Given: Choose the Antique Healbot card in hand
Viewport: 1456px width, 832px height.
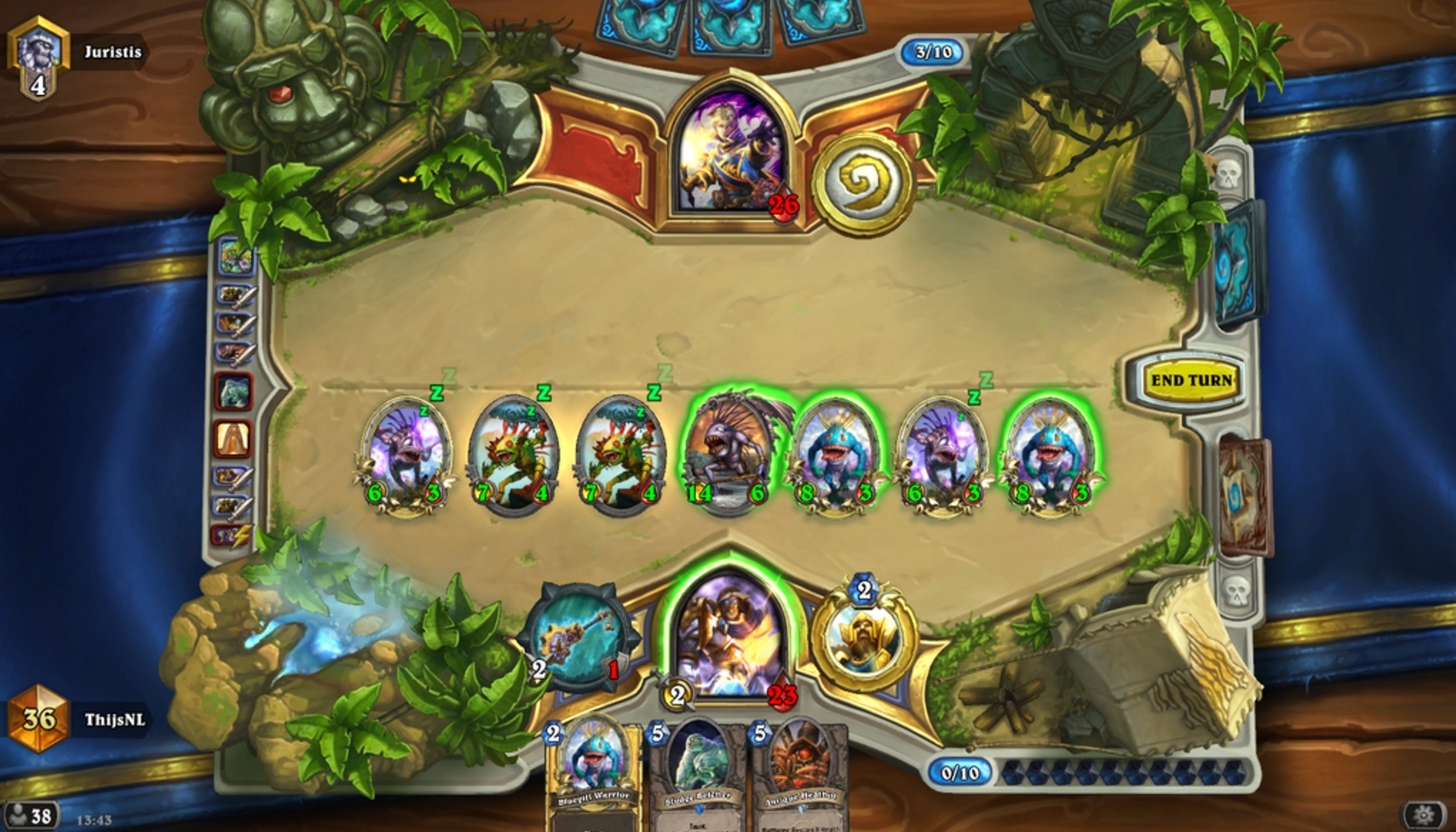Looking at the screenshot, I should pyautogui.click(x=801, y=772).
